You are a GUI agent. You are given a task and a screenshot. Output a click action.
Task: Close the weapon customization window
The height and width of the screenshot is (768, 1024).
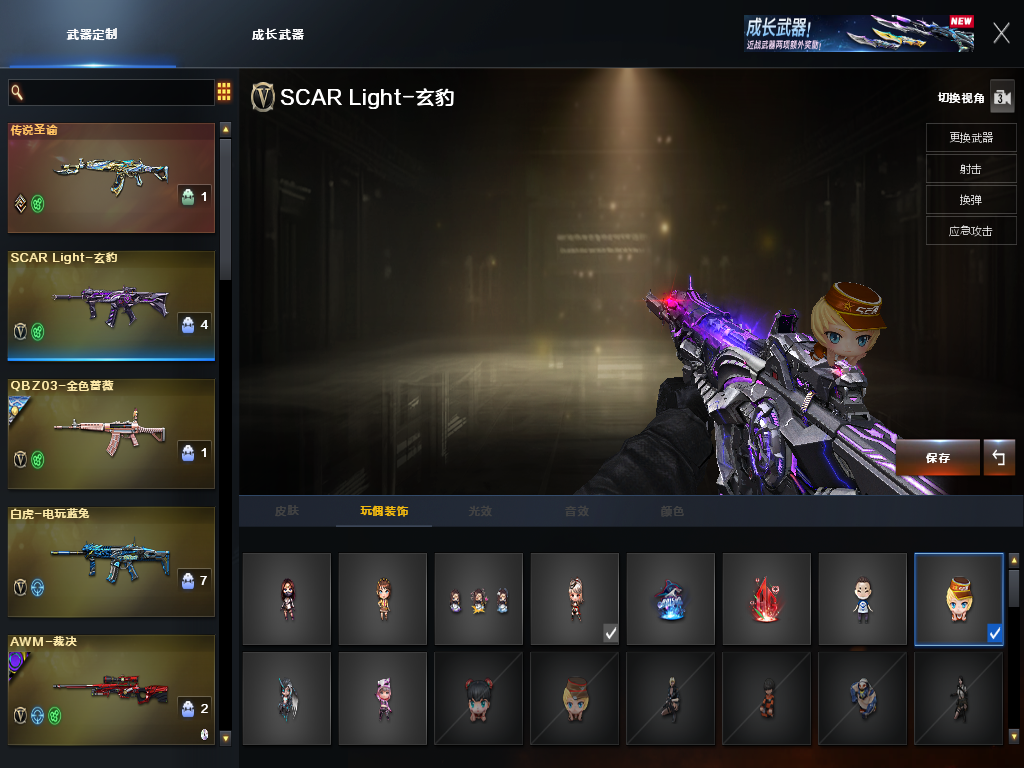pyautogui.click(x=1001, y=33)
